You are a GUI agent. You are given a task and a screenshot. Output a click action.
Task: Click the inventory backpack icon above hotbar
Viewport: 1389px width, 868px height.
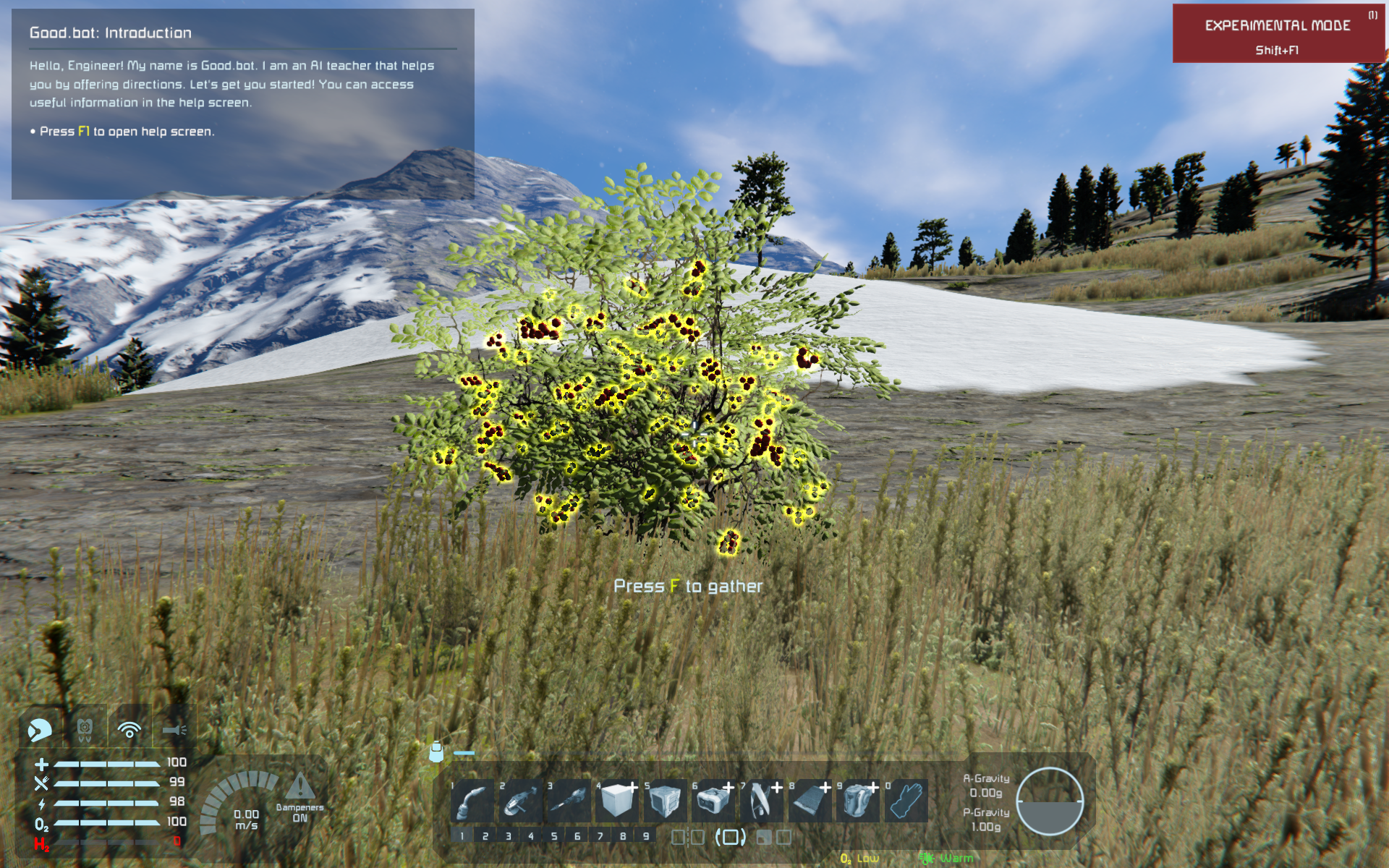(436, 752)
